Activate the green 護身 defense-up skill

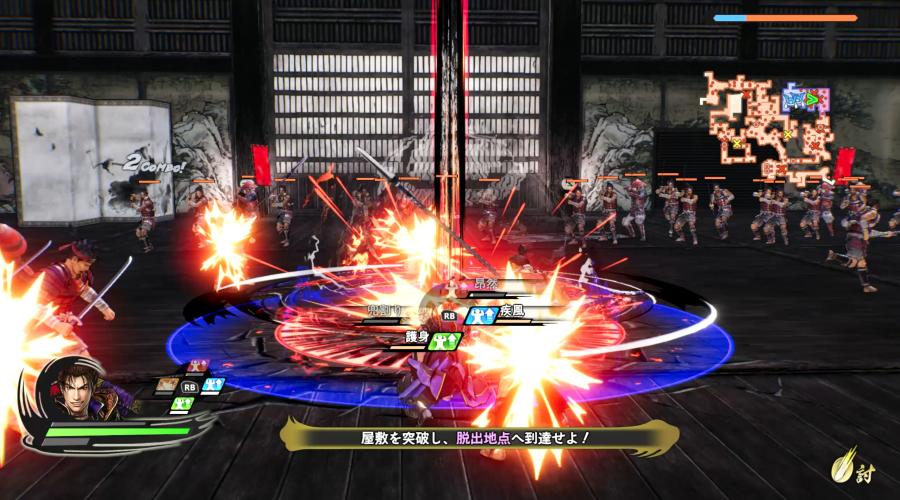[x=447, y=340]
